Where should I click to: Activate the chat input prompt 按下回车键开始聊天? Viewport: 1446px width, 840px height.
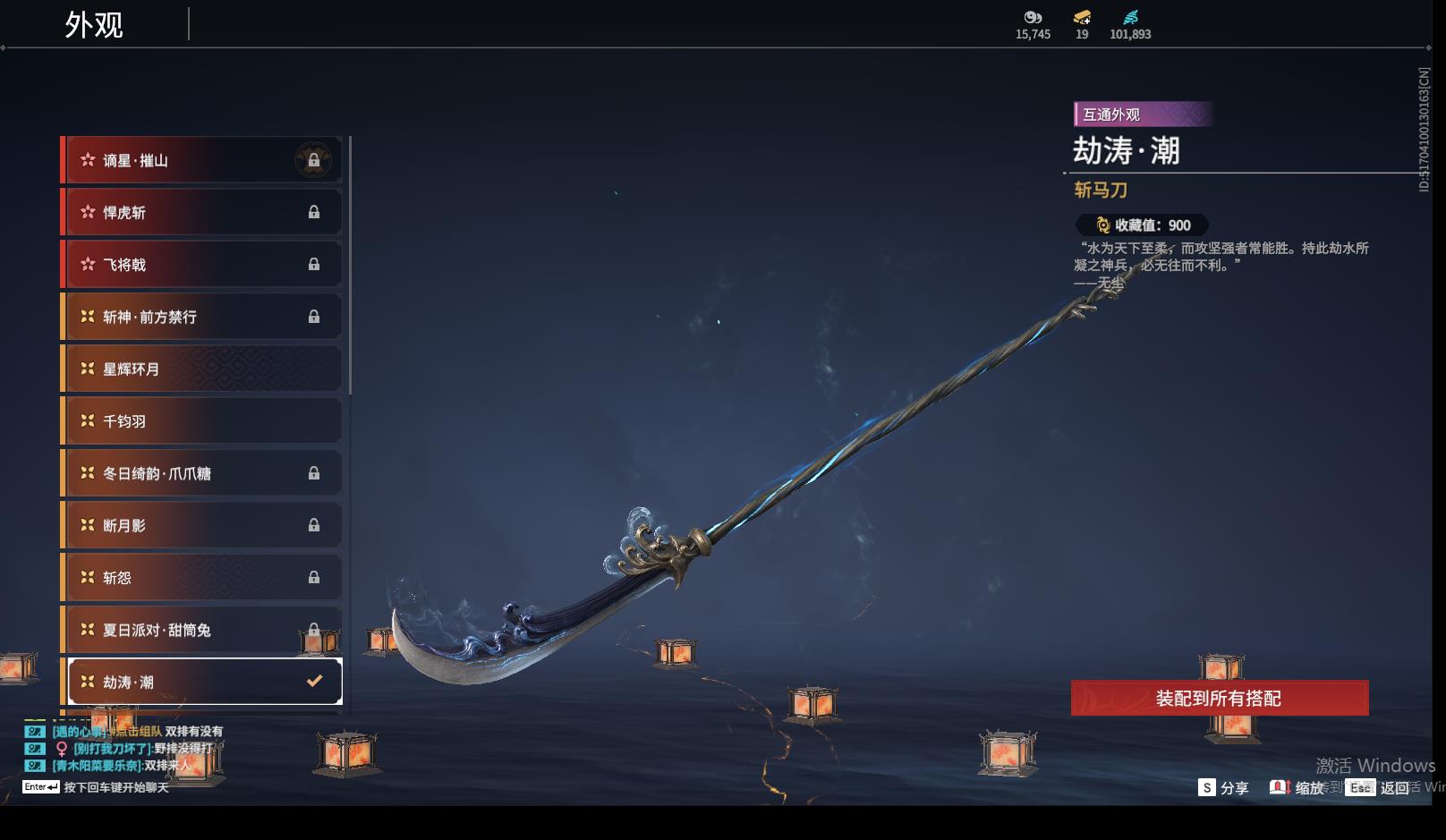(x=115, y=787)
